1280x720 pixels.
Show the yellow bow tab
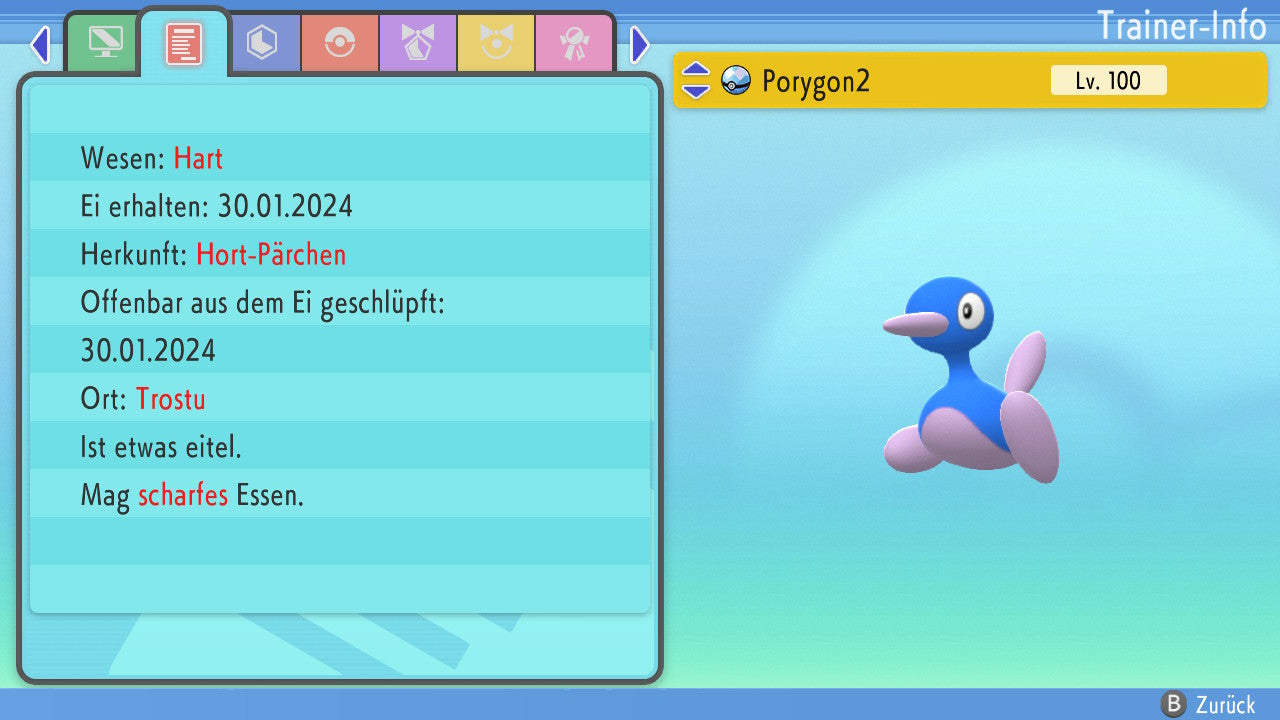click(x=496, y=43)
